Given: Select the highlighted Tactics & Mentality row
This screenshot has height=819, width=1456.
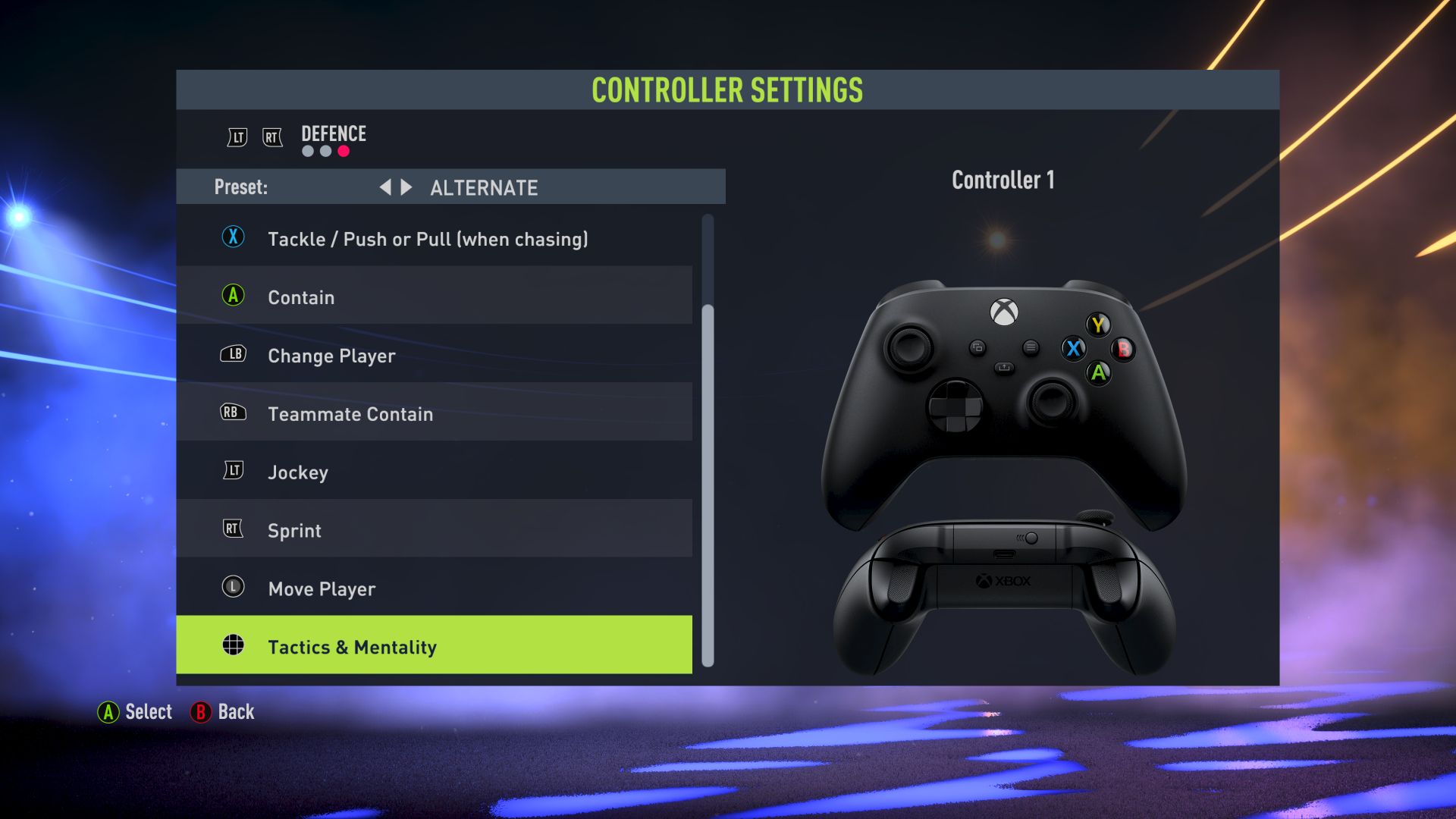Looking at the screenshot, I should click(435, 645).
